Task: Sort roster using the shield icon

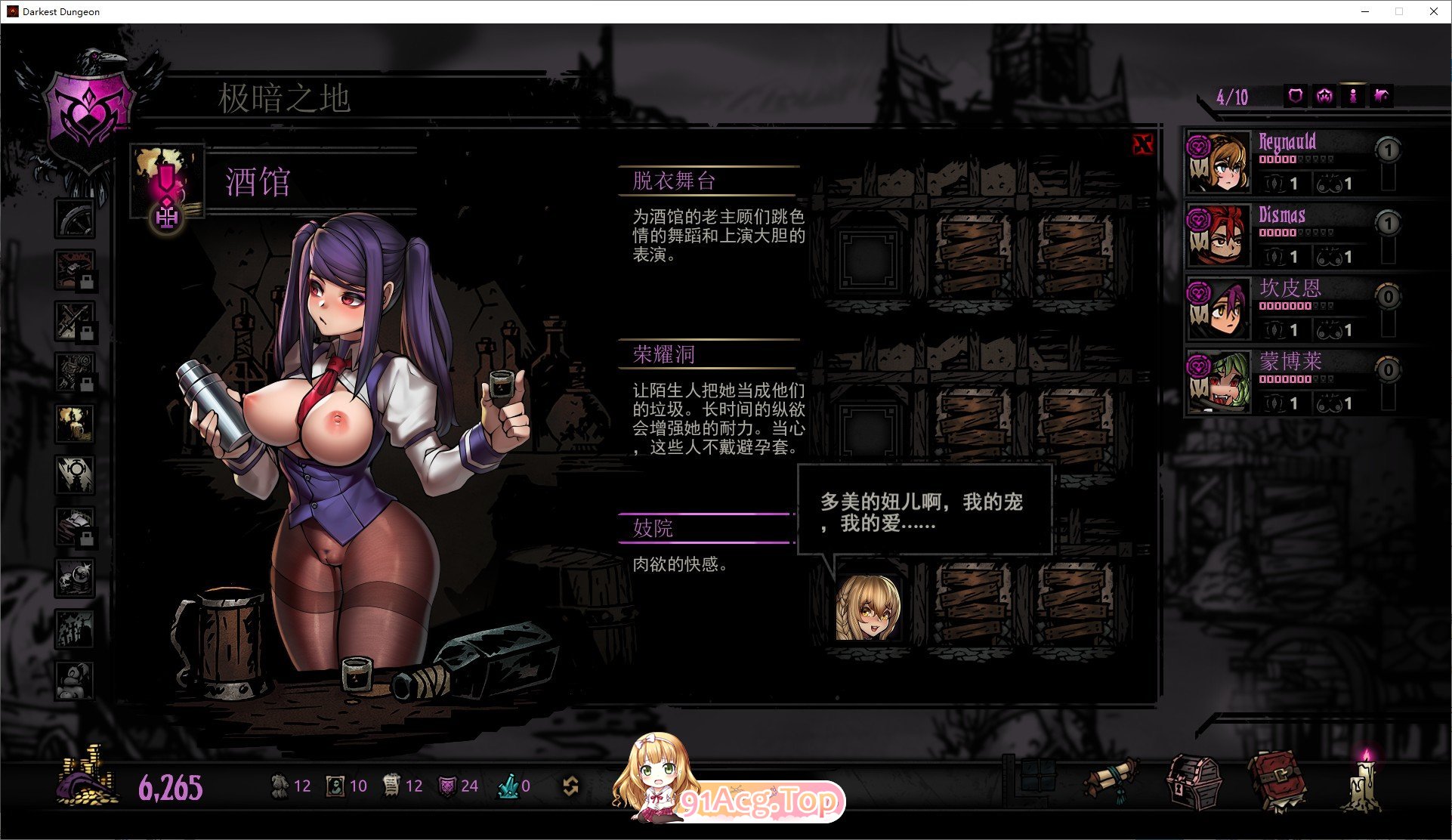Action: click(1296, 97)
